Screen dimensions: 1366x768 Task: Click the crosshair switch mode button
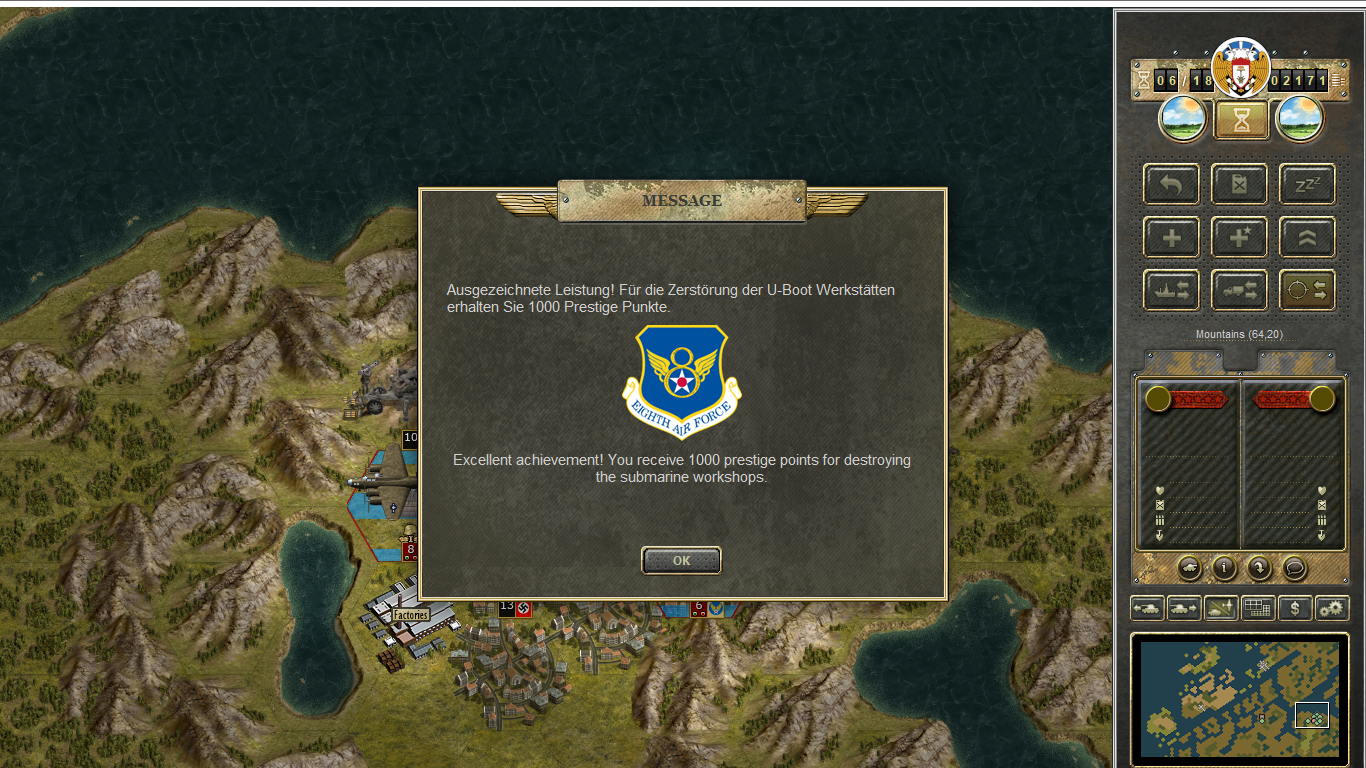pyautogui.click(x=1307, y=290)
